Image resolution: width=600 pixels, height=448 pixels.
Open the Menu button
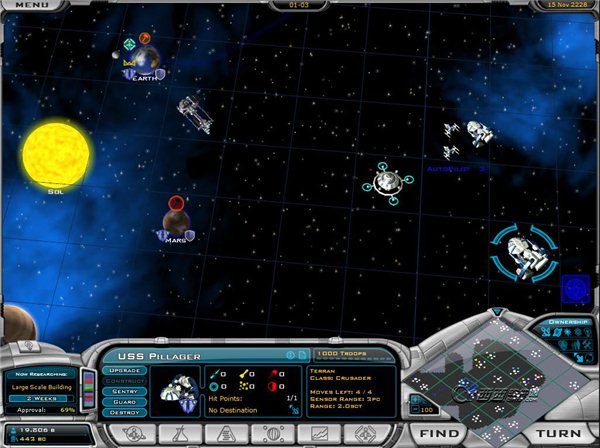pos(31,6)
